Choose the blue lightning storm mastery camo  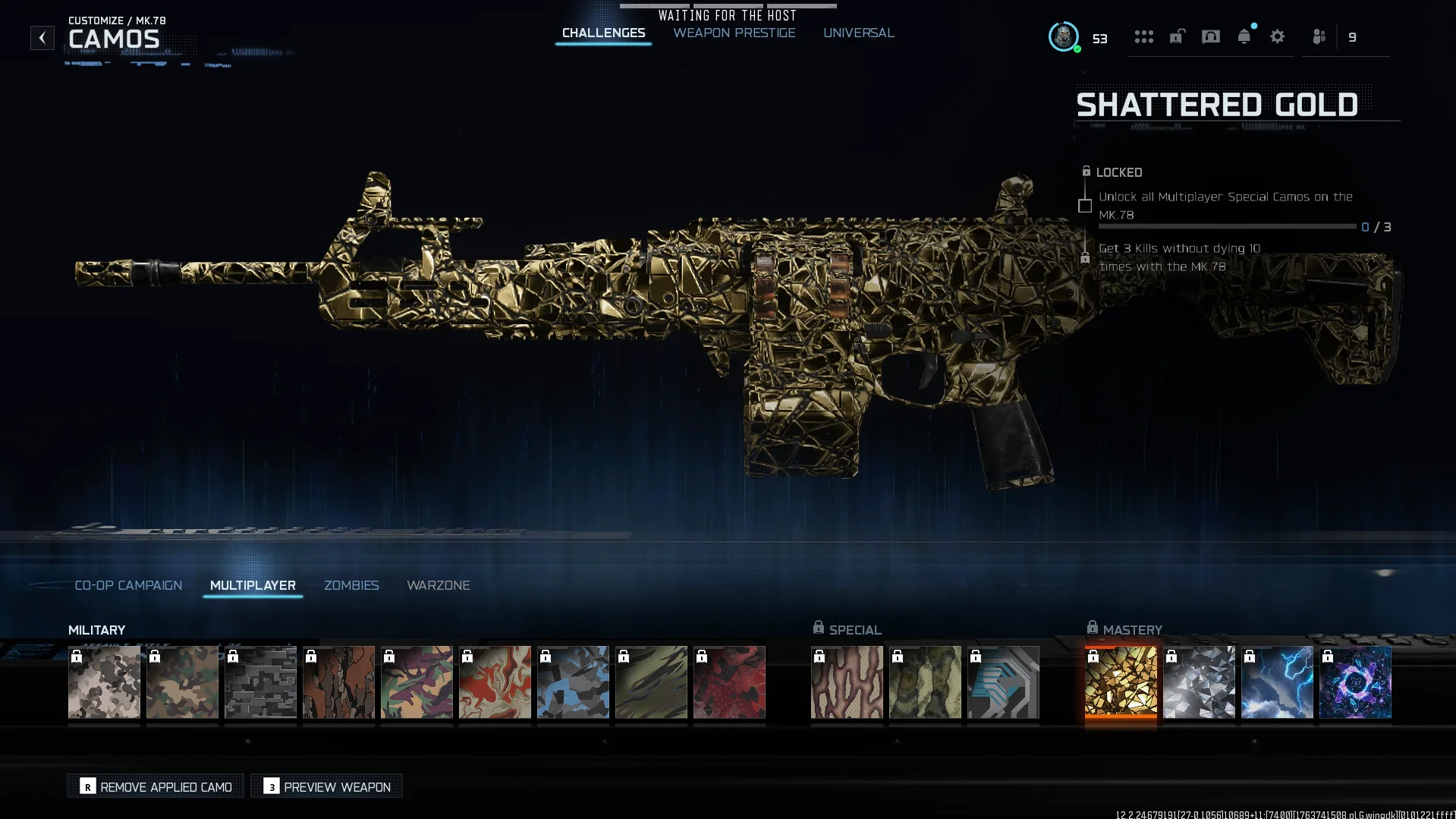[1277, 682]
